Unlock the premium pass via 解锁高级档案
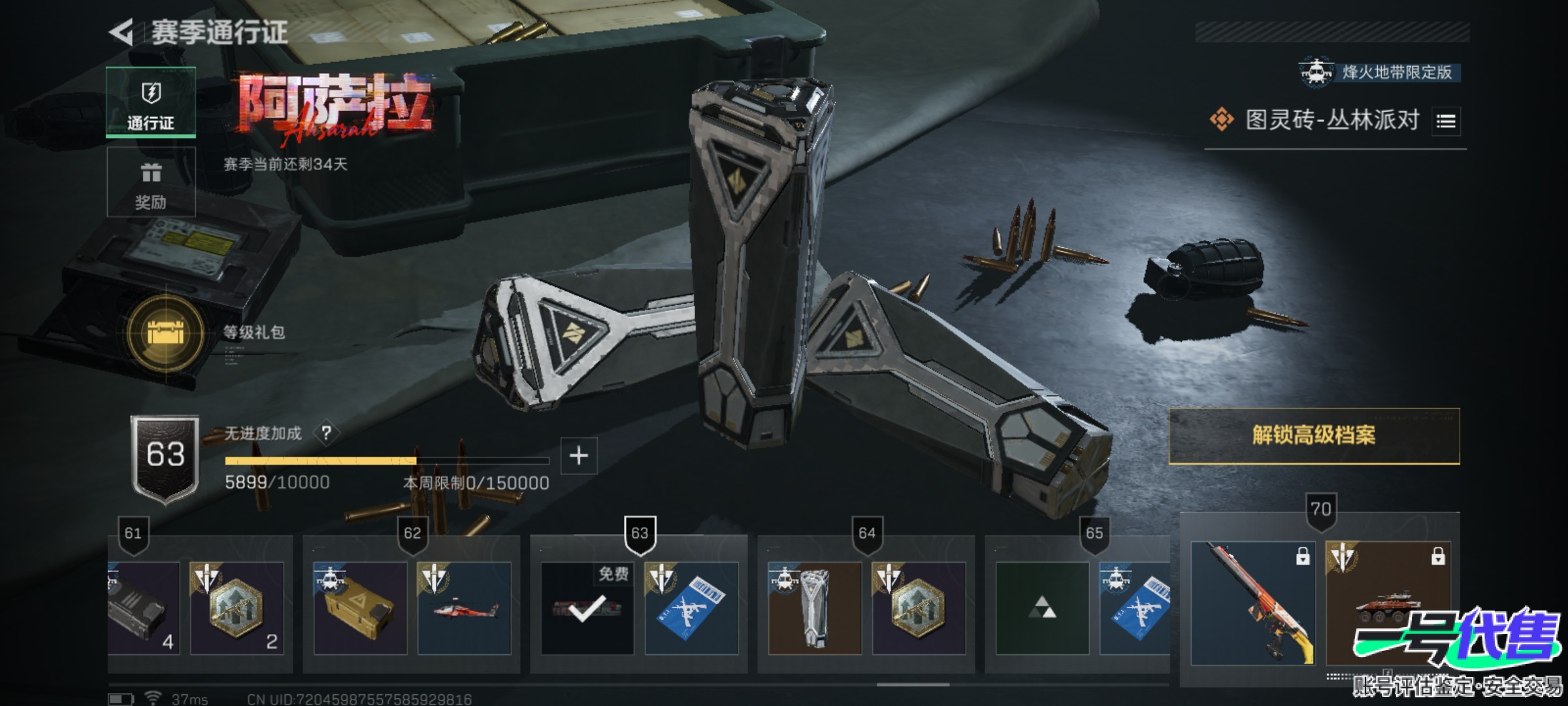 tap(1314, 436)
